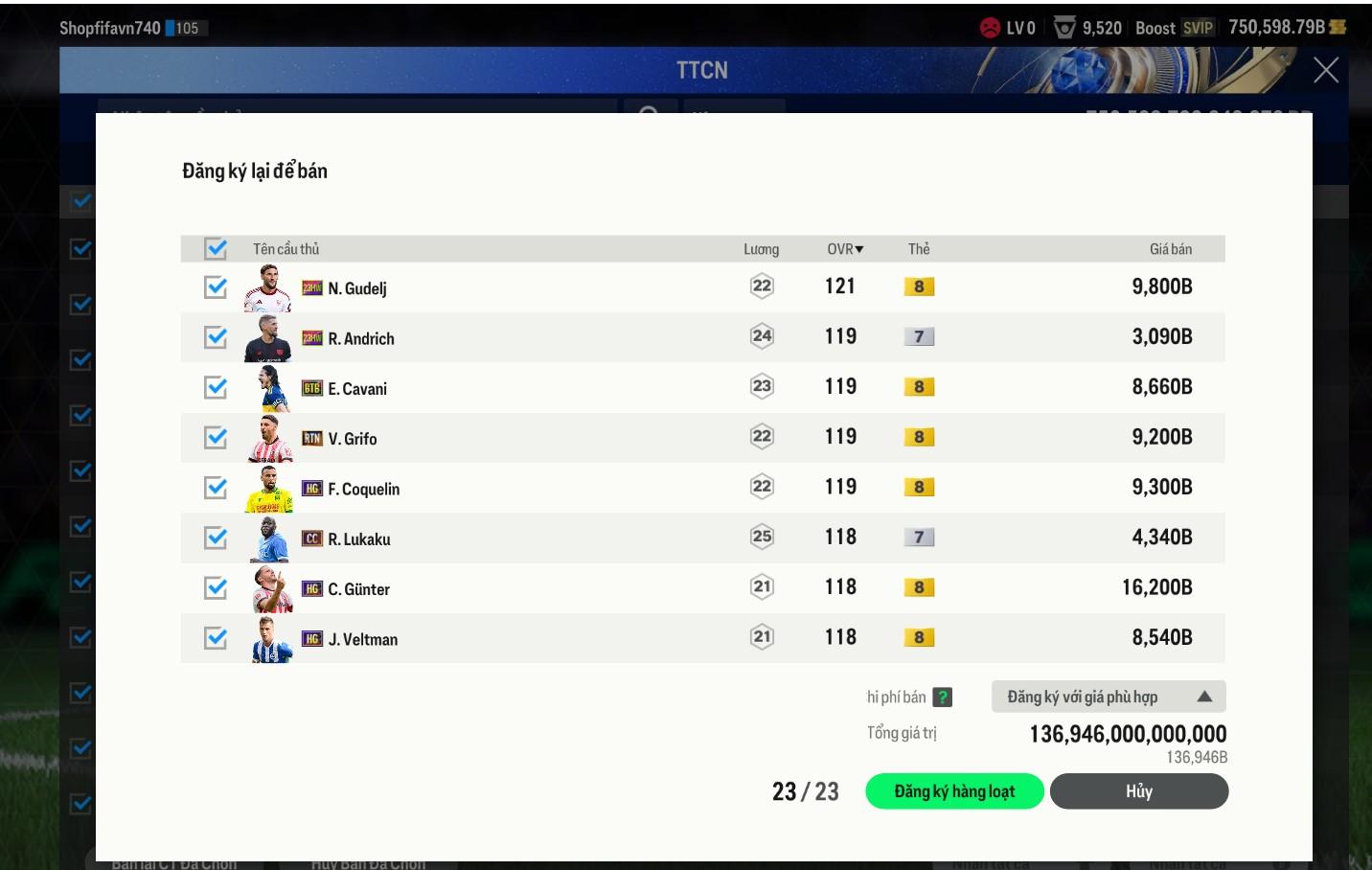Deselect E. Cavani's checkbox

[216, 387]
